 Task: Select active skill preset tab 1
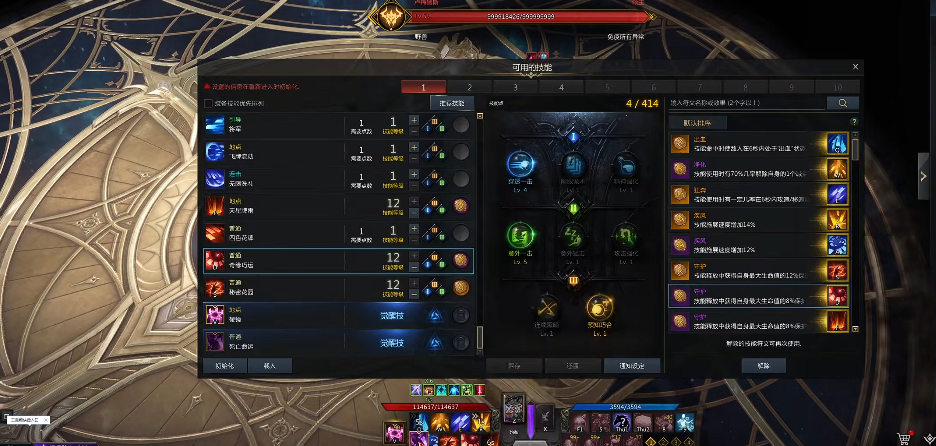424,87
